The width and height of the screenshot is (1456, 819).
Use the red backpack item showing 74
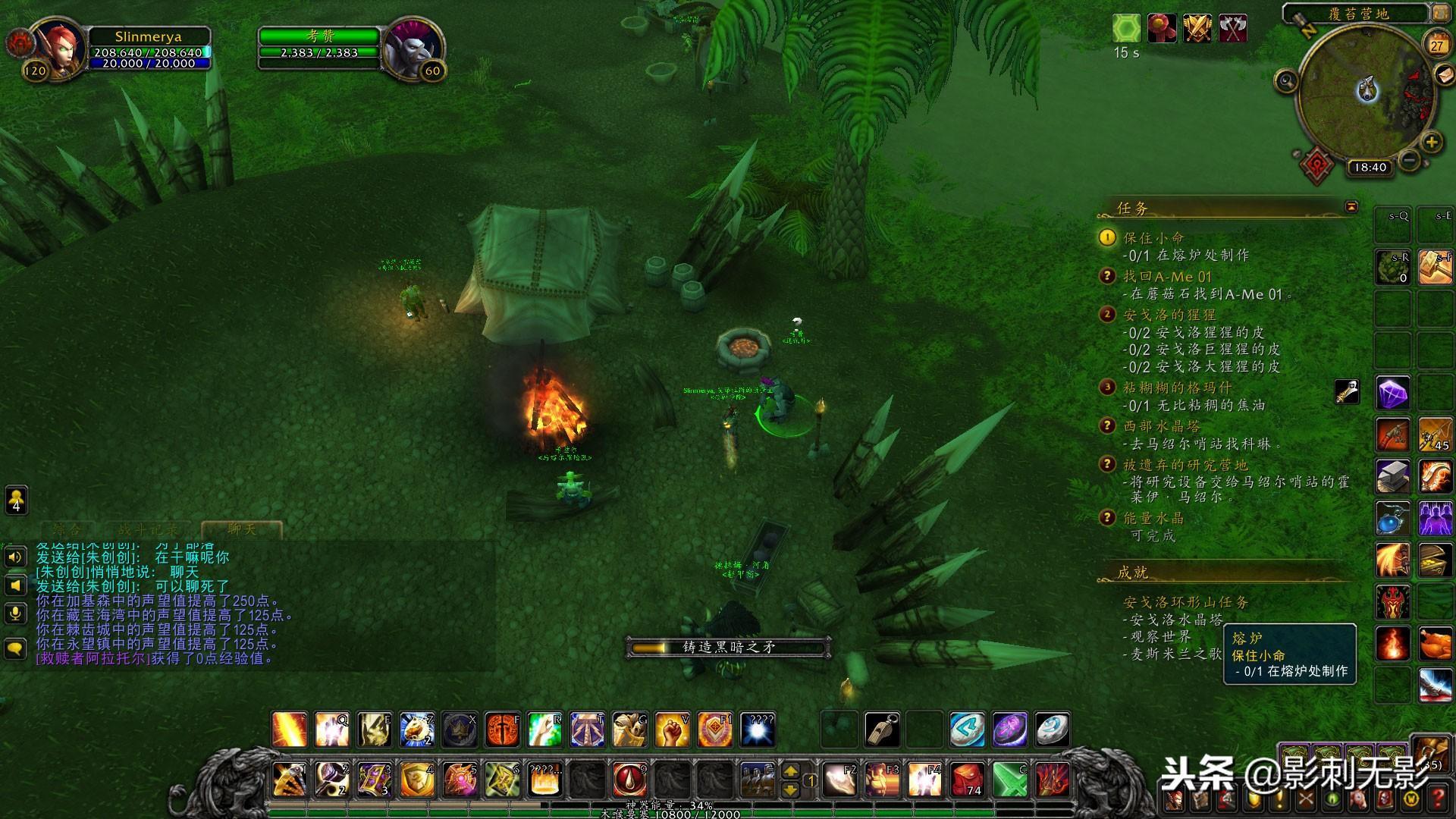click(x=967, y=780)
